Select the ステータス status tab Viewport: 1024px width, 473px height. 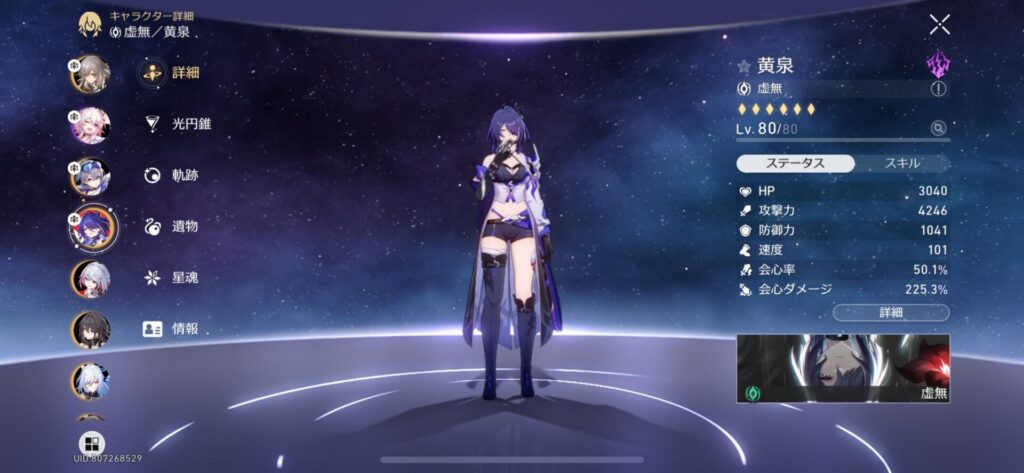pos(796,163)
